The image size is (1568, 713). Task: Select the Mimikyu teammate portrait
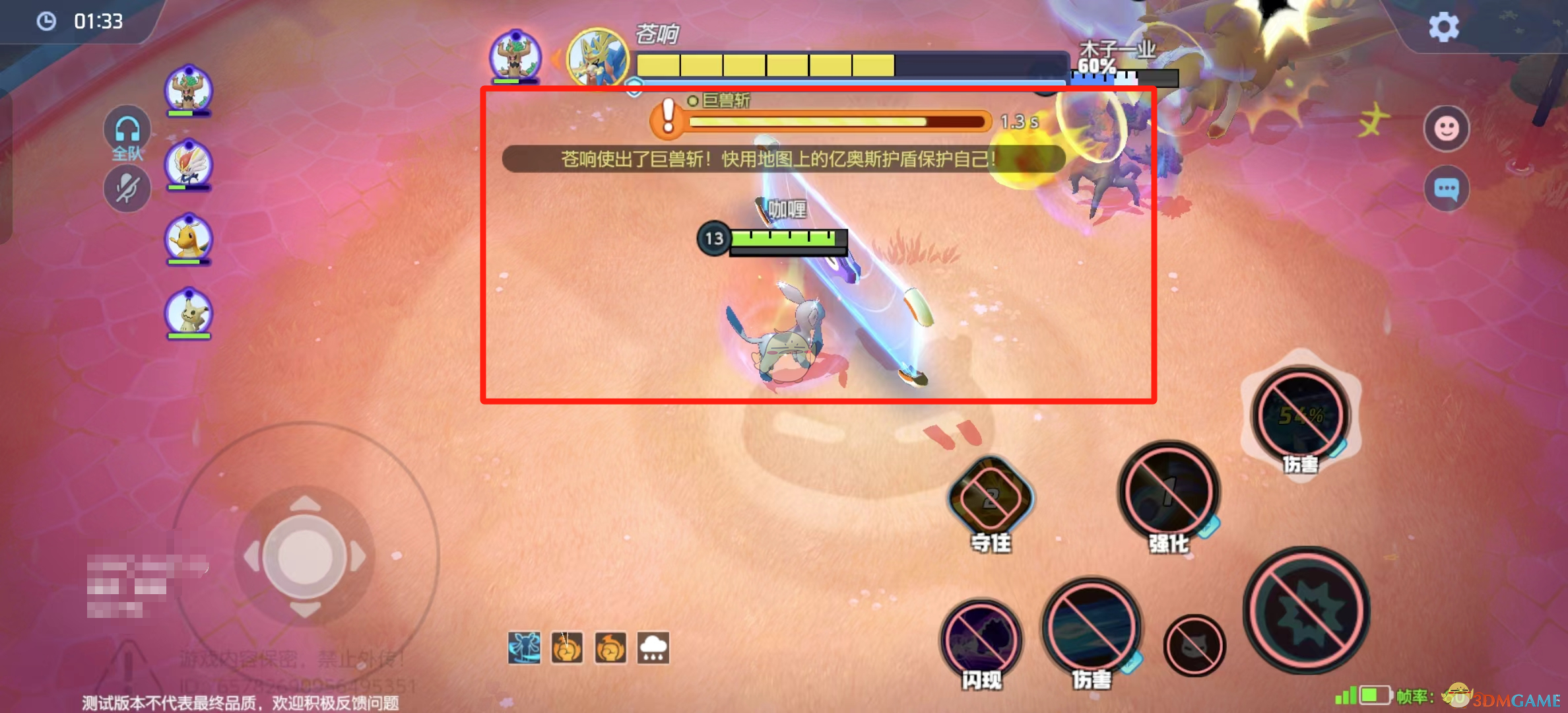(x=189, y=312)
